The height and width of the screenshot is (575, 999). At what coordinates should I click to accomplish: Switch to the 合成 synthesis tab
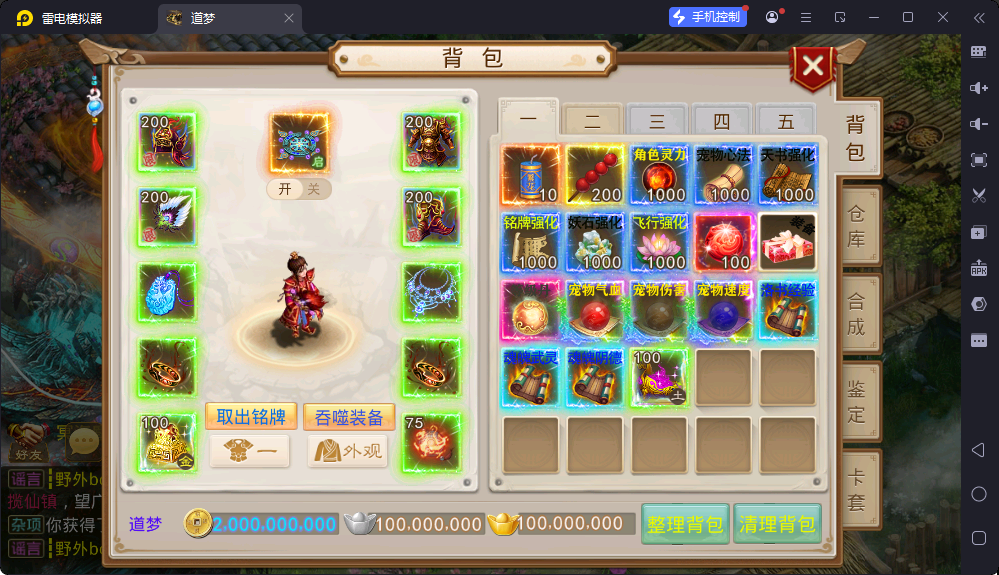point(857,313)
